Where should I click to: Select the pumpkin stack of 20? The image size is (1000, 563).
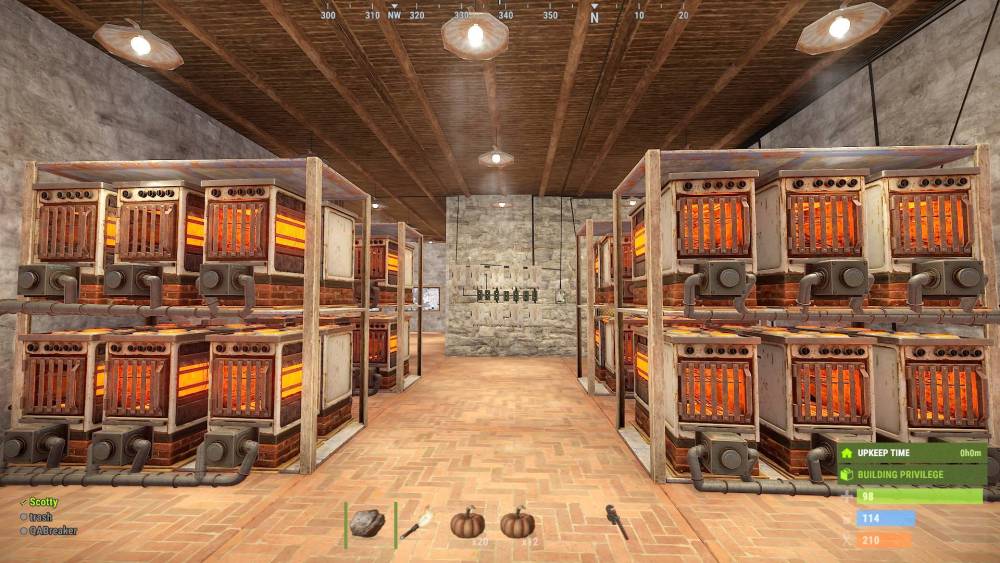click(x=467, y=523)
